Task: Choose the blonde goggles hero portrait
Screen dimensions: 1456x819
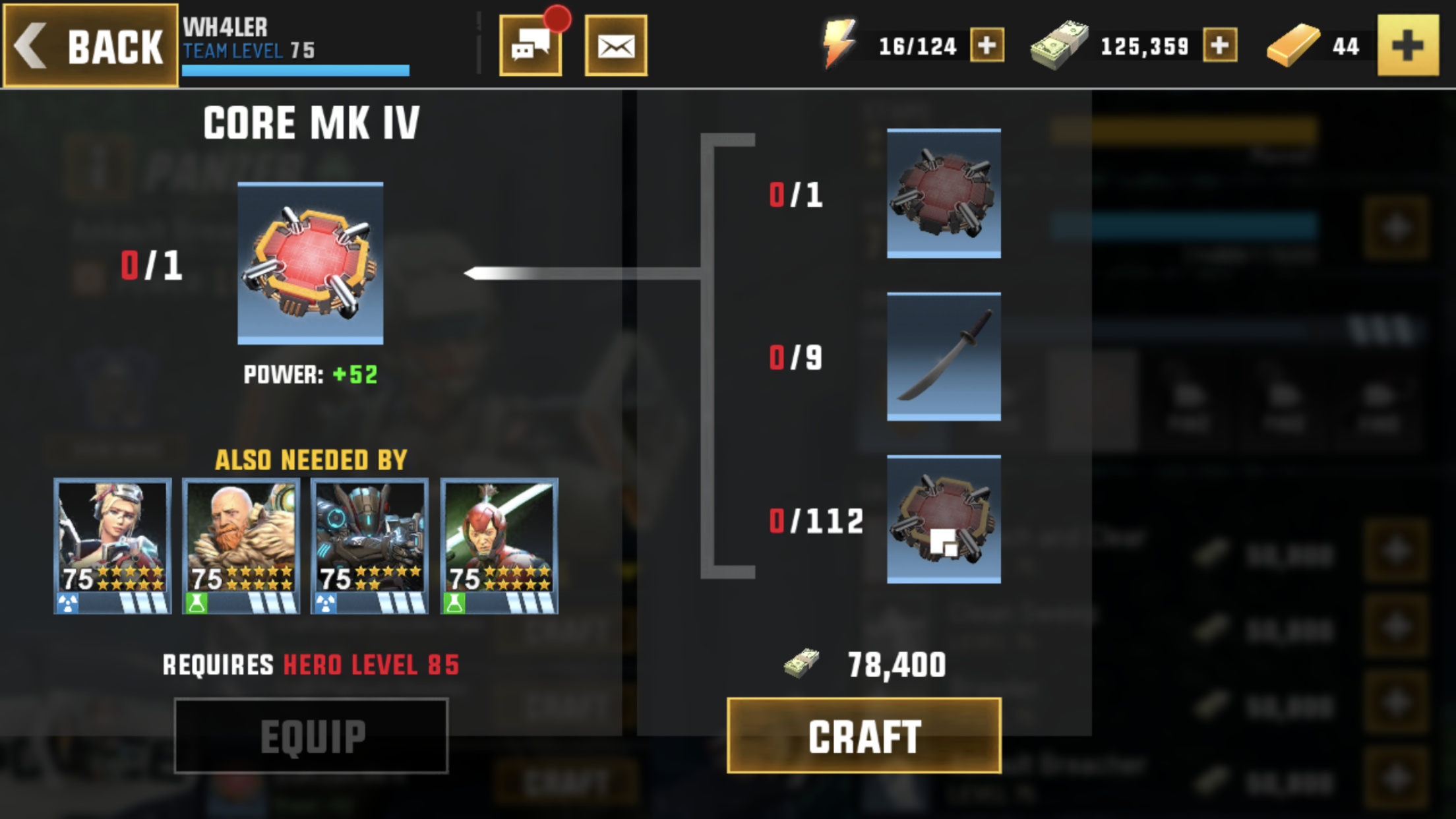Action: tap(113, 546)
